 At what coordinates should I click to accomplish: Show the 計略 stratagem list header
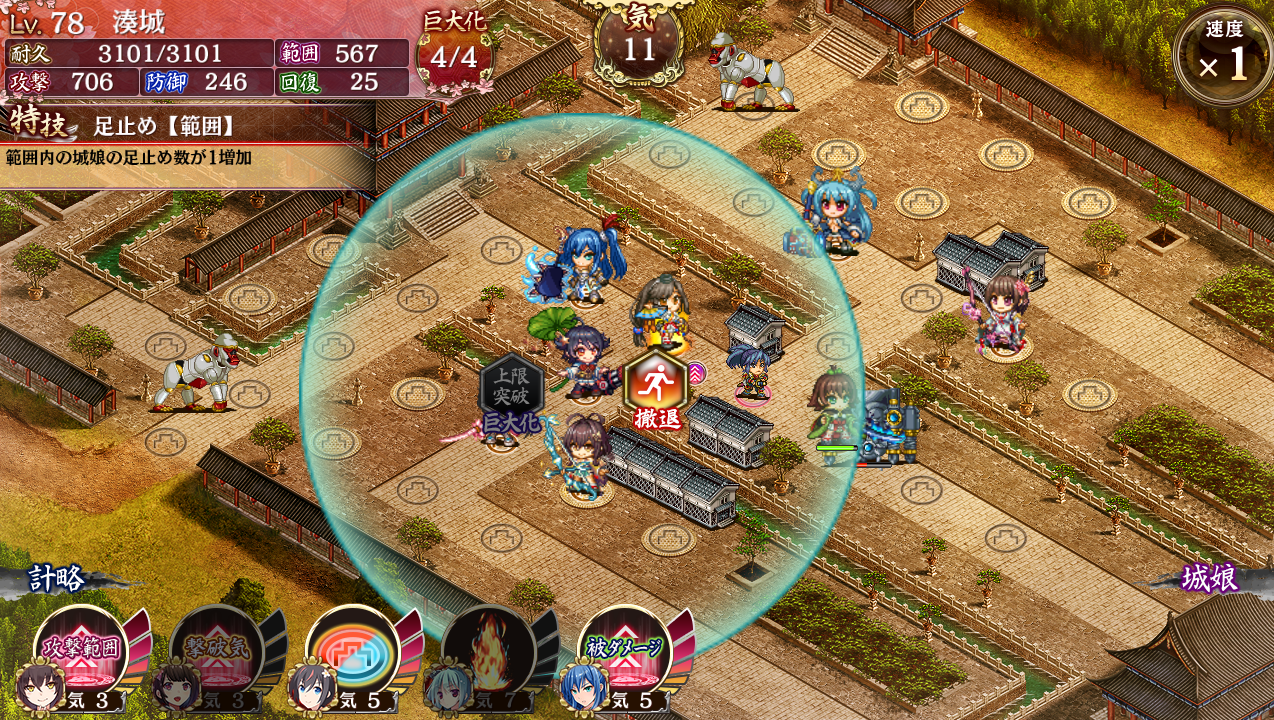56,578
